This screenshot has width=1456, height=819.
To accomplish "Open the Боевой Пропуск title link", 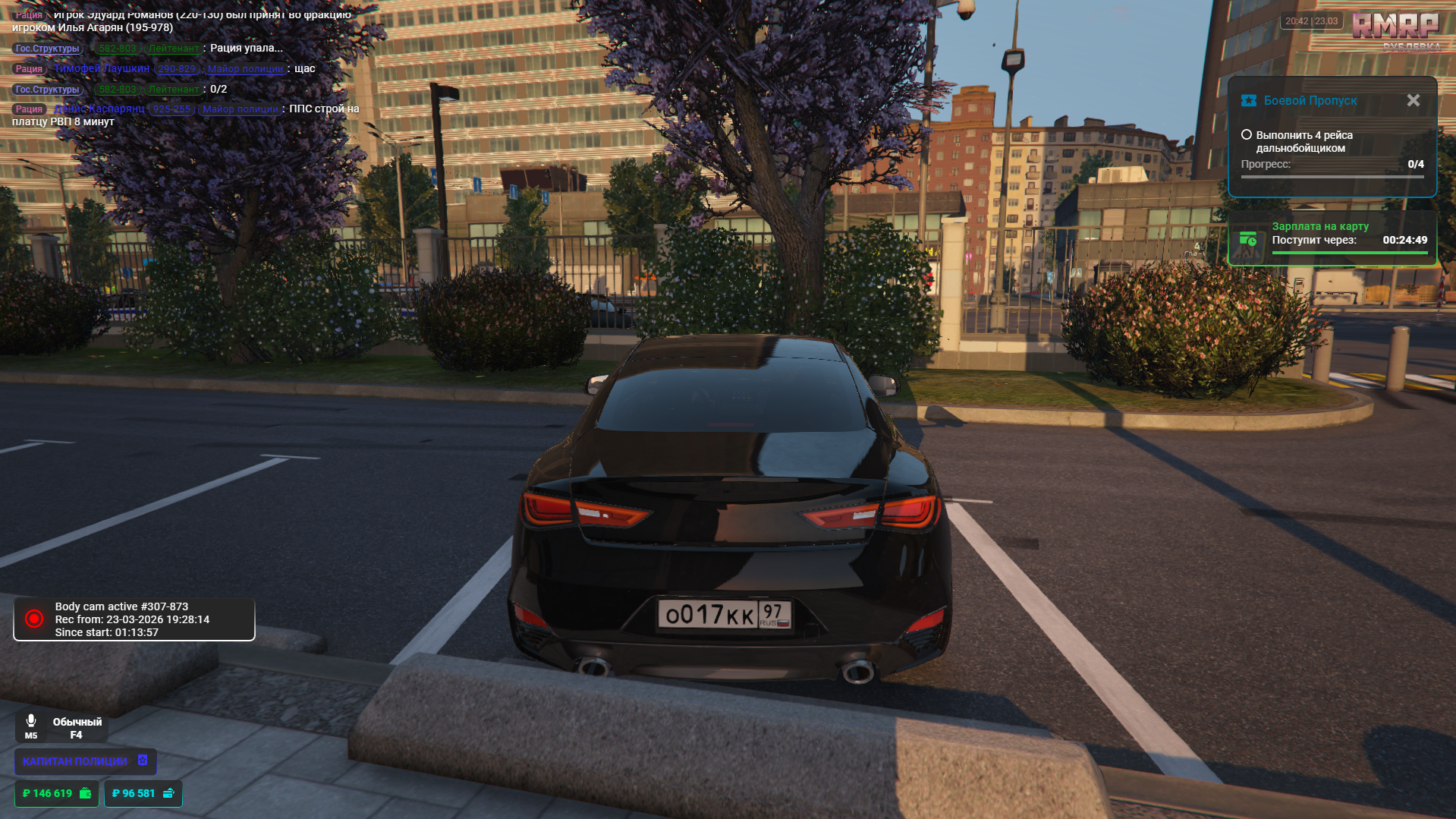I will tap(1310, 100).
